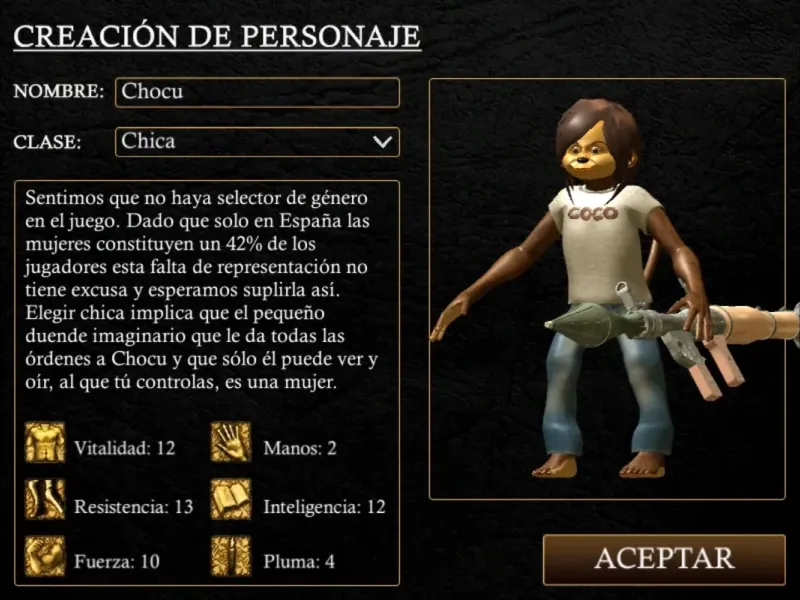Choose the Fuerza fist icon

[x=45, y=556]
